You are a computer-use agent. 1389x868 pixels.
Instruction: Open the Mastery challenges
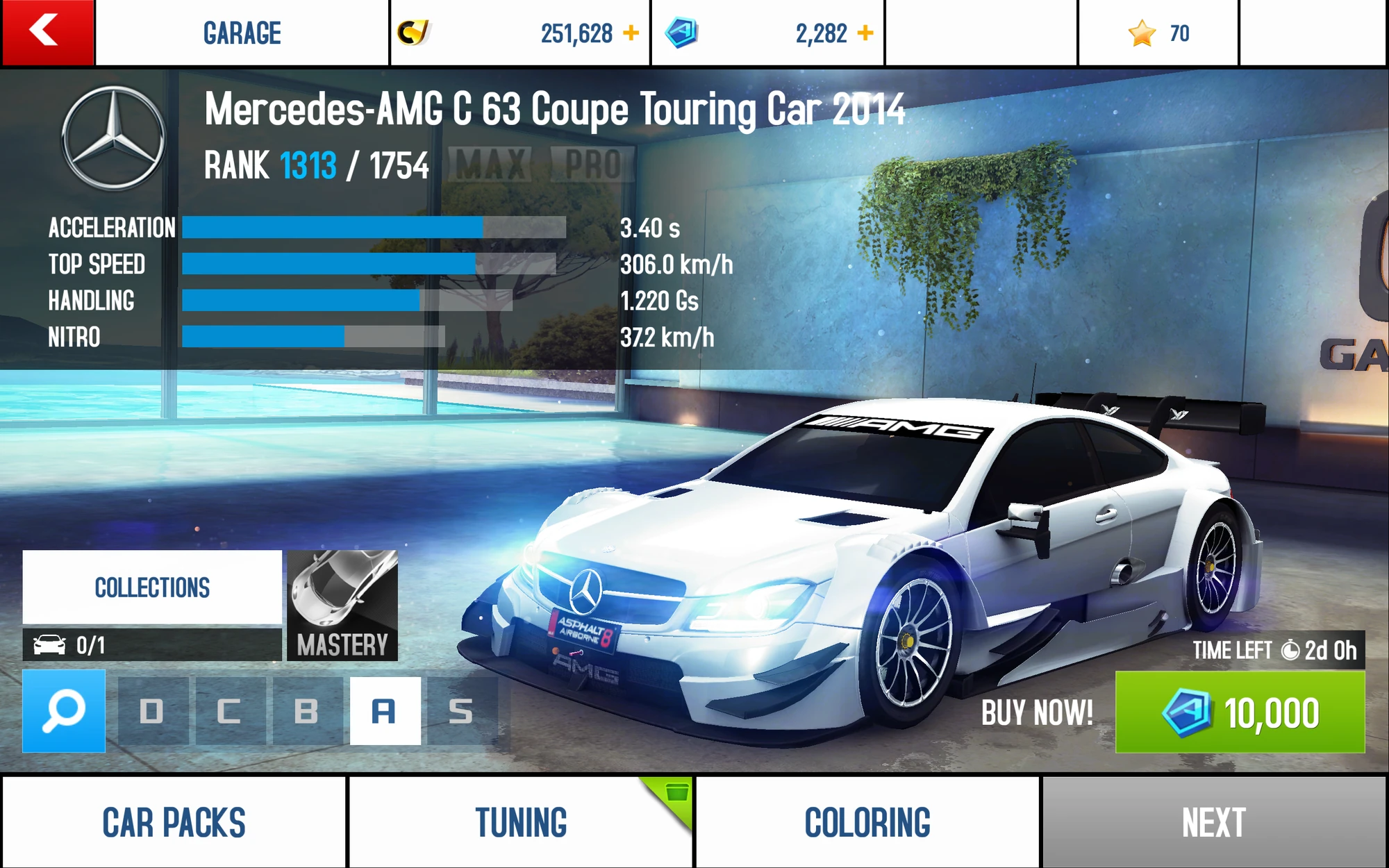(342, 605)
